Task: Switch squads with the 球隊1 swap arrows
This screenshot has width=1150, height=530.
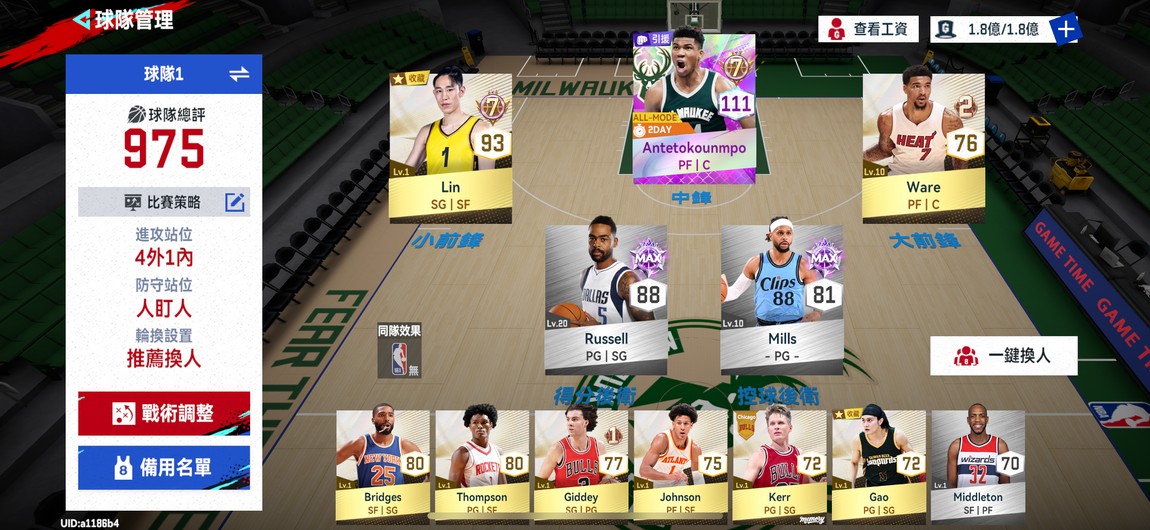Action: click(x=239, y=74)
